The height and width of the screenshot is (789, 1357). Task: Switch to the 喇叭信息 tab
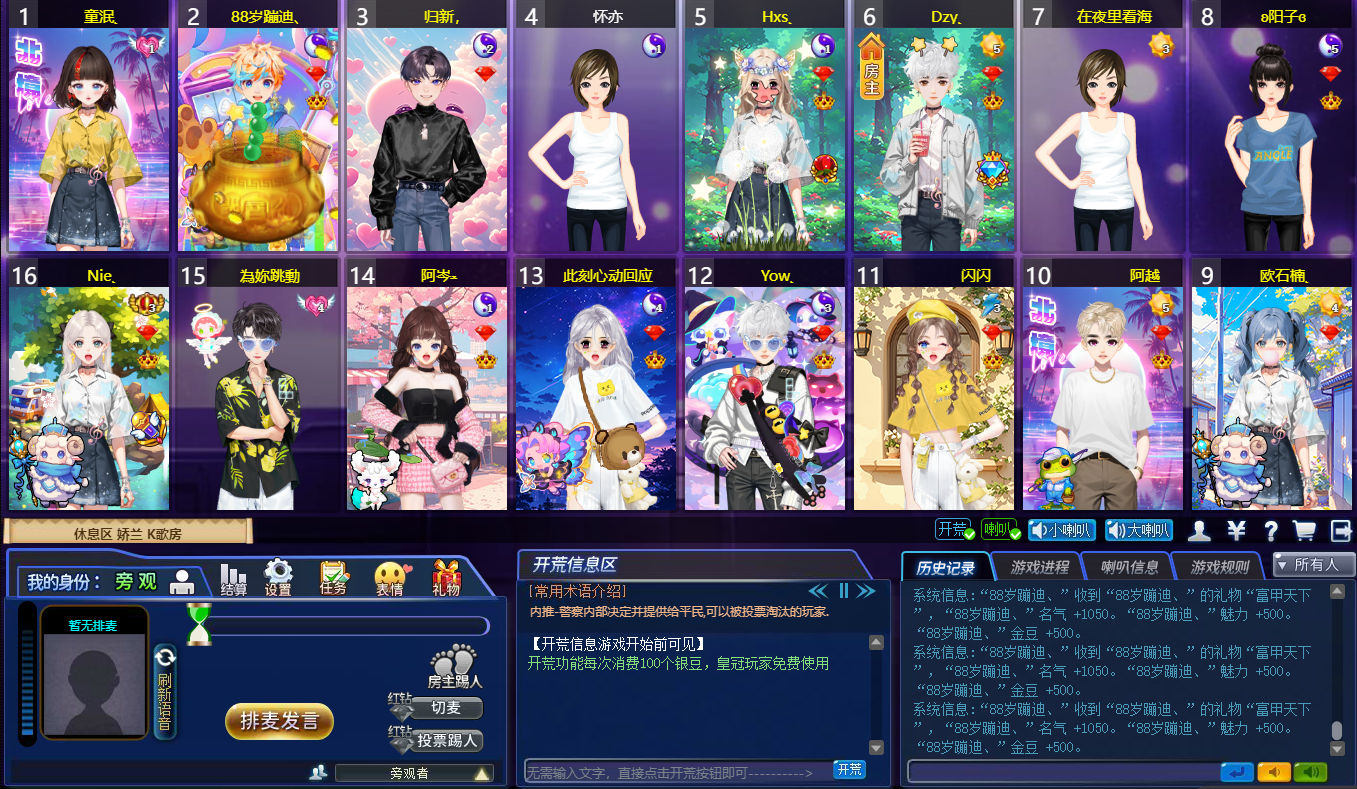coord(1130,567)
